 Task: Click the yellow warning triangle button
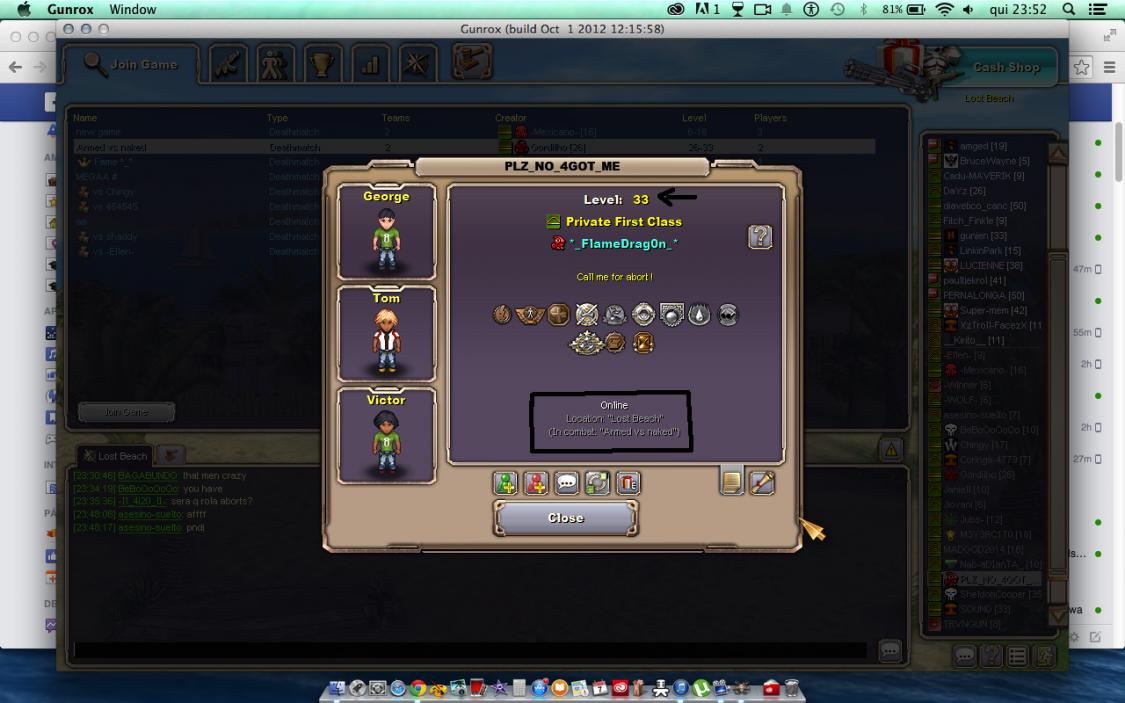click(891, 449)
